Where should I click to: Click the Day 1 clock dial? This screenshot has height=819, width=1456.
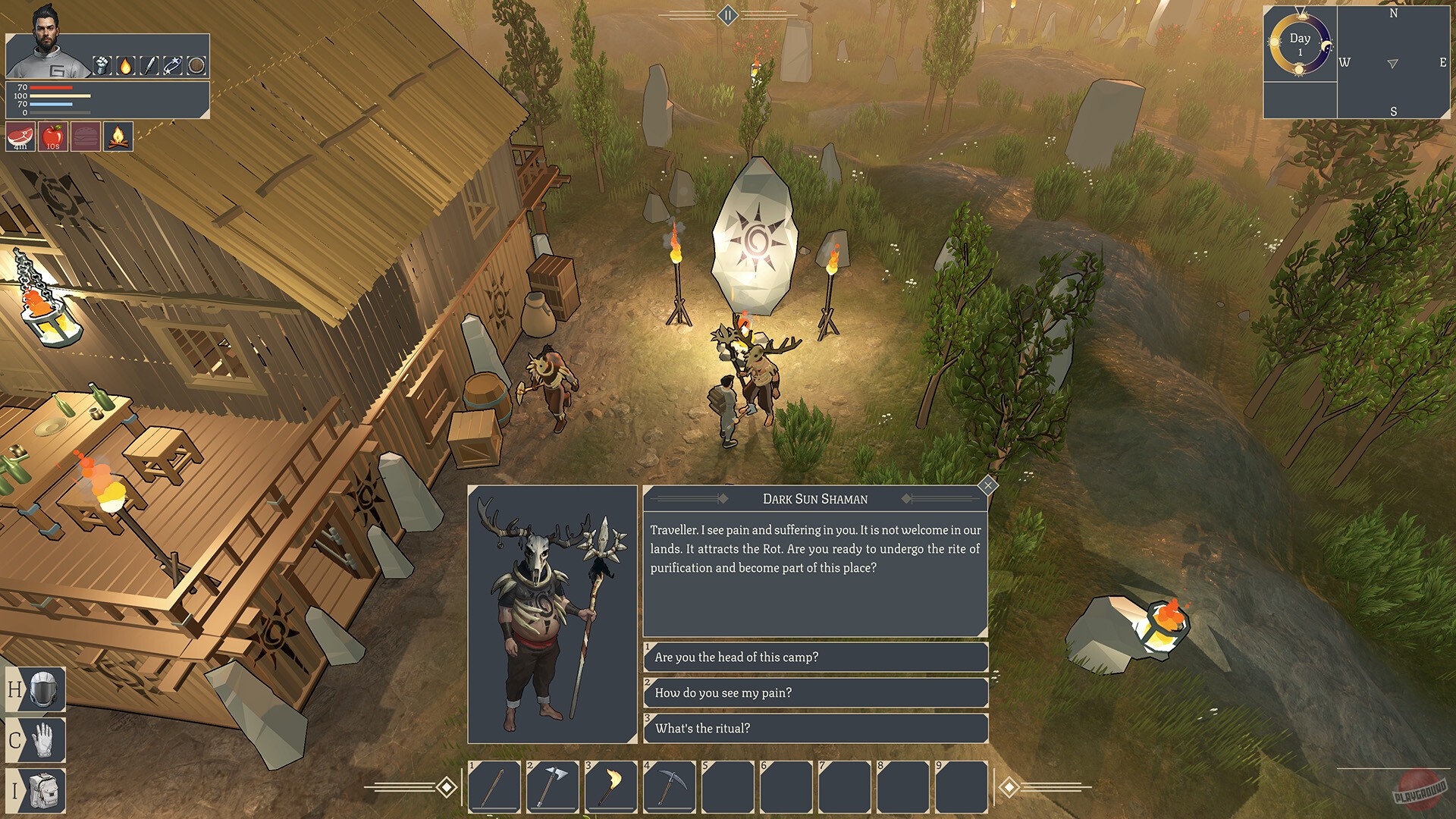(x=1300, y=45)
